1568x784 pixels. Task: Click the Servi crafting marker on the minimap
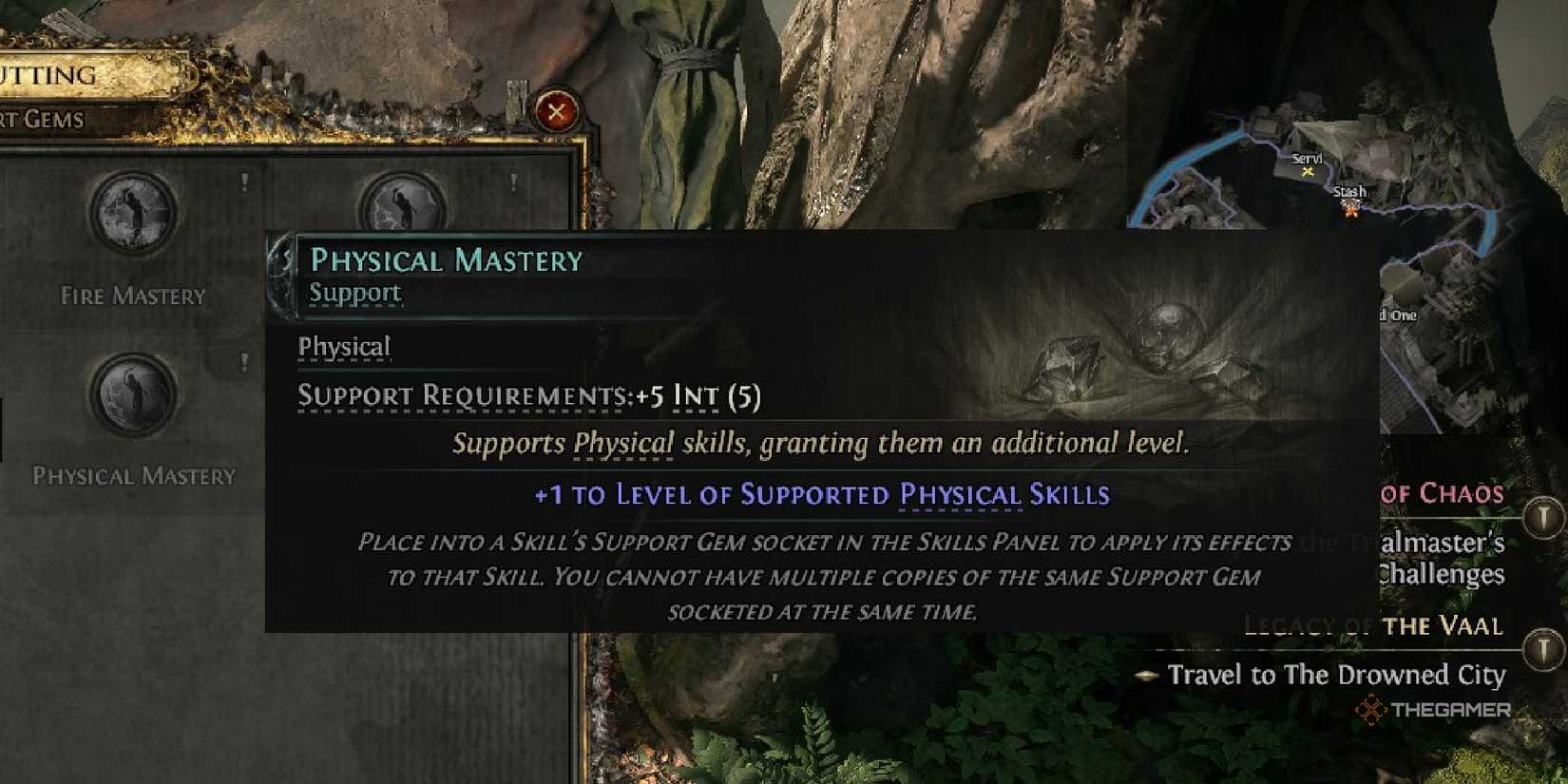[1308, 172]
